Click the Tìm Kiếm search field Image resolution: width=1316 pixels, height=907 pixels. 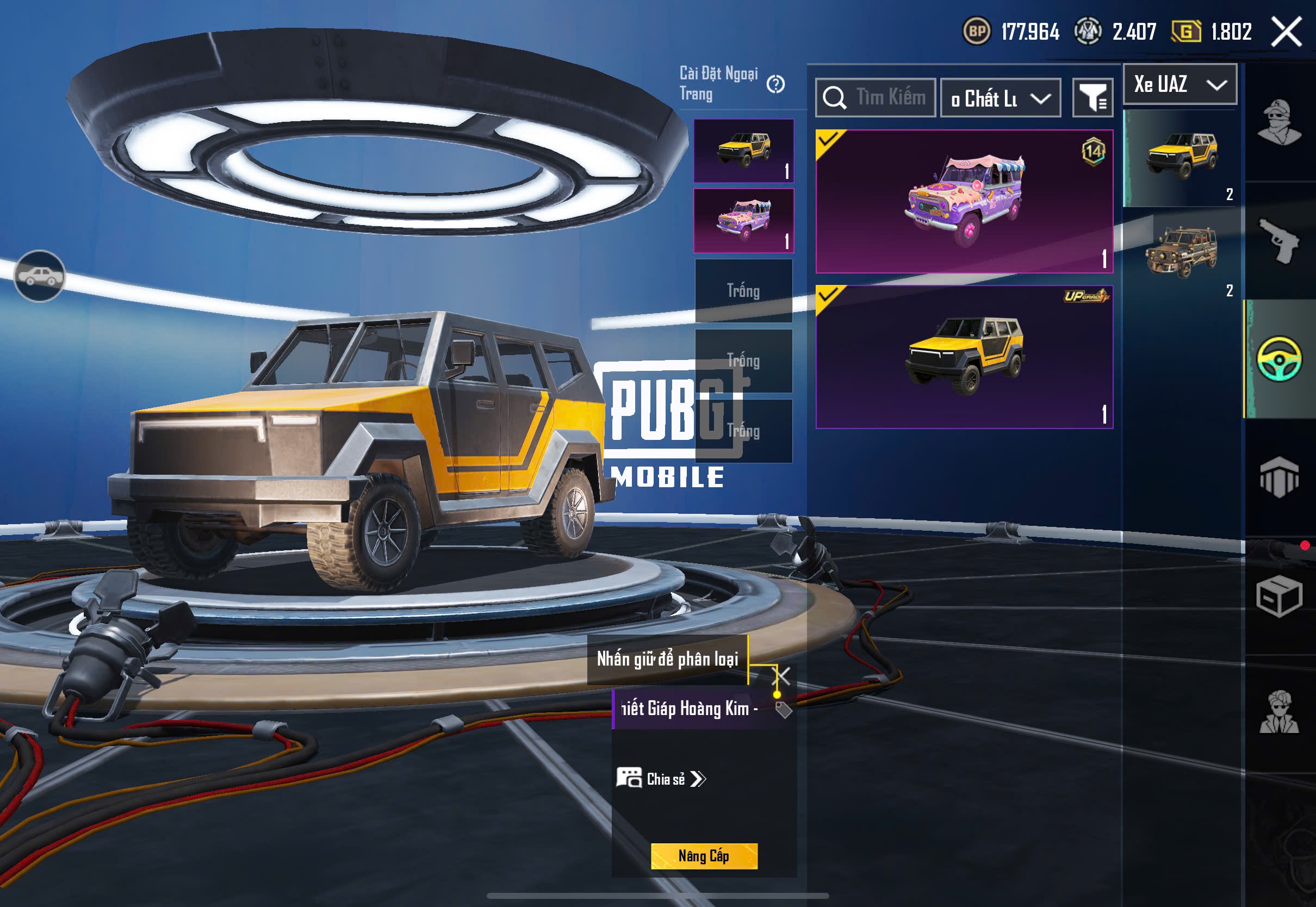point(876,98)
